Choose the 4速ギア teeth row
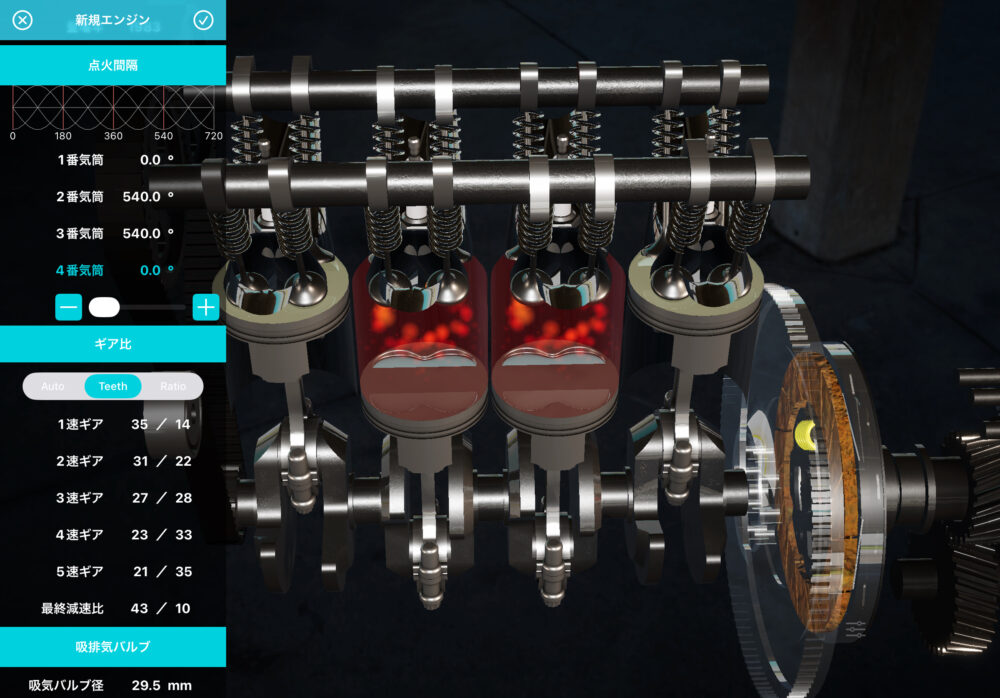Screen dimensions: 1000x698 pyautogui.click(x=113, y=534)
